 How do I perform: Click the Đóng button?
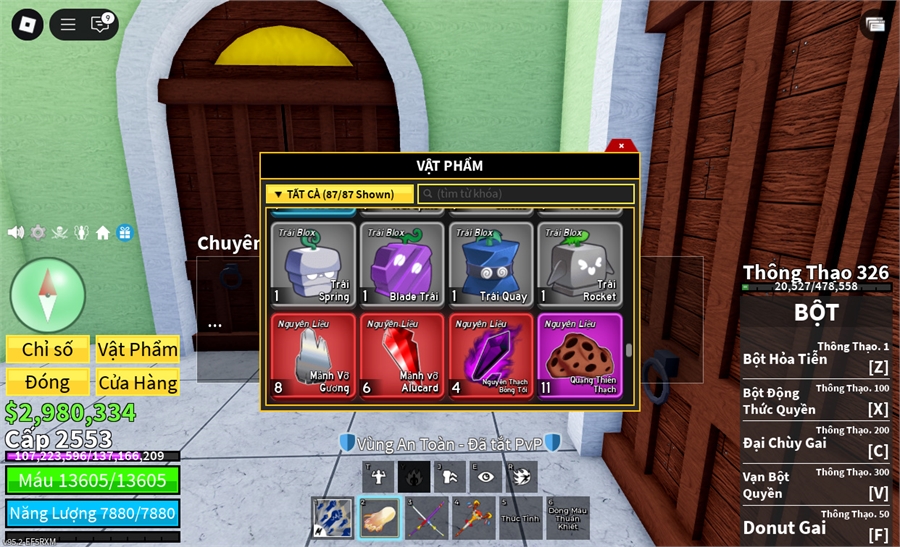[x=48, y=382]
